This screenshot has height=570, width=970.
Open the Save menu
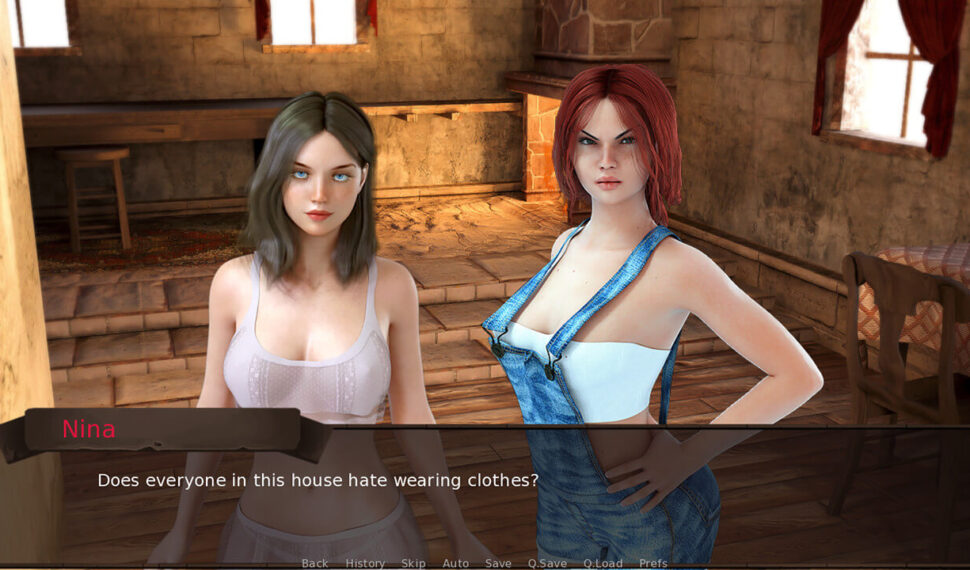click(498, 563)
